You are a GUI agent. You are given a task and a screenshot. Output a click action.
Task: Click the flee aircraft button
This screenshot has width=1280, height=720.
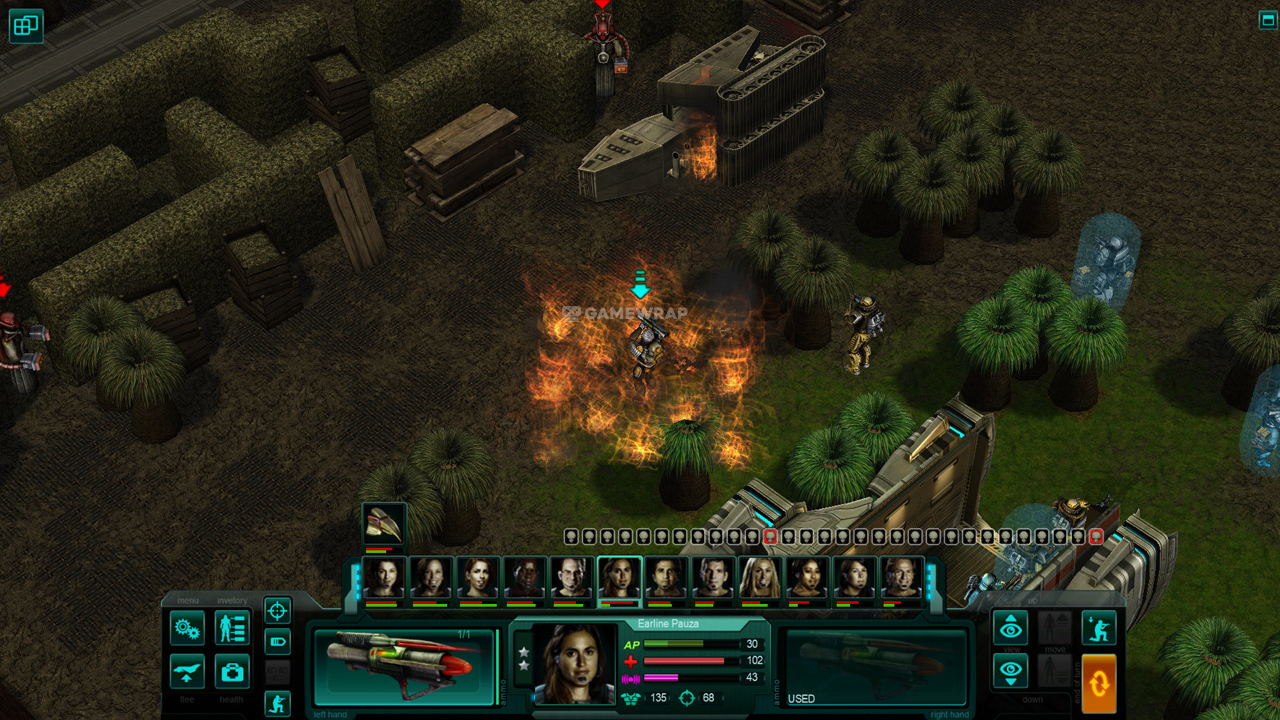coord(187,671)
